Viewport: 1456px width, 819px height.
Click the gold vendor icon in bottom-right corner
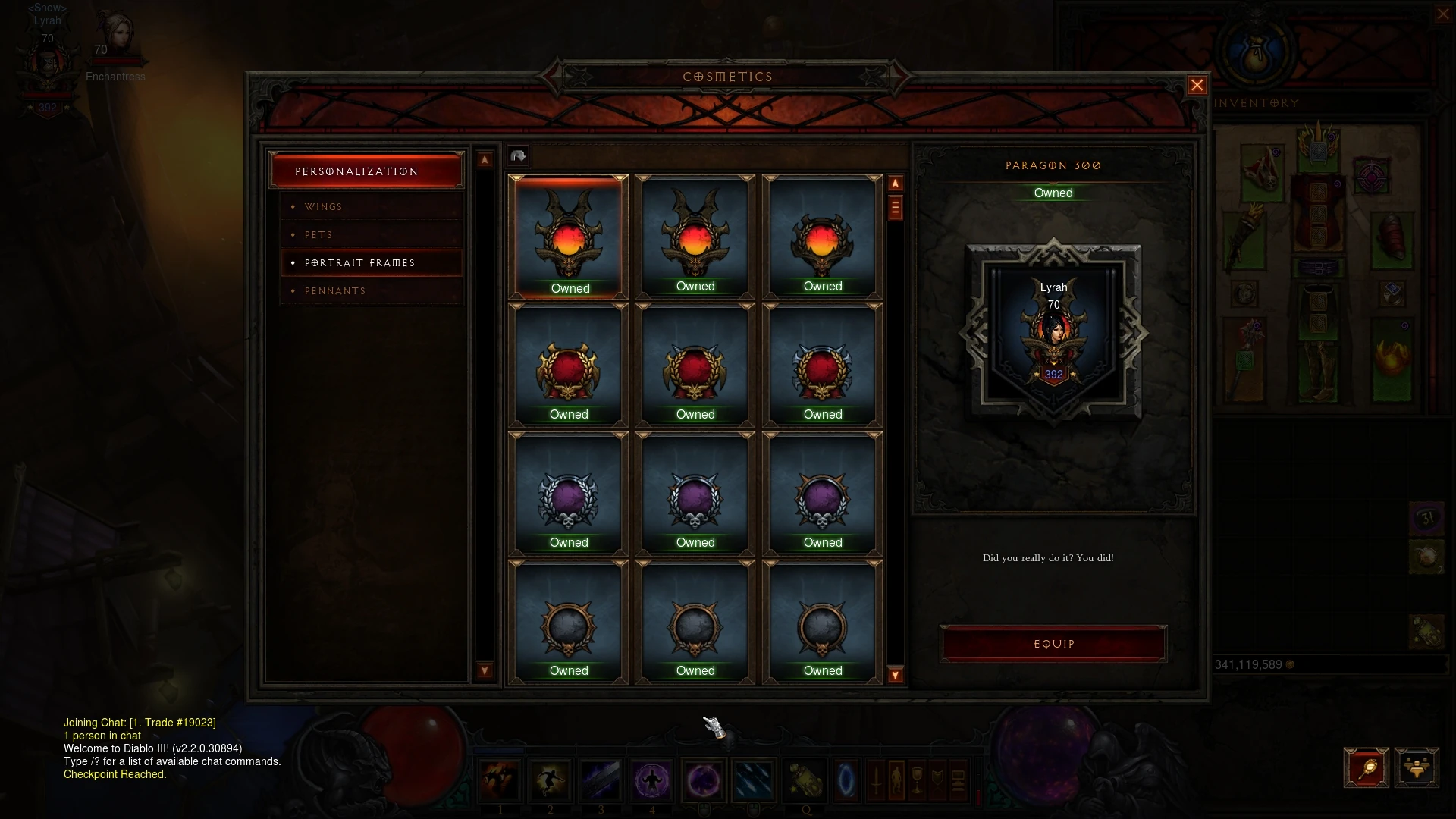(1417, 767)
